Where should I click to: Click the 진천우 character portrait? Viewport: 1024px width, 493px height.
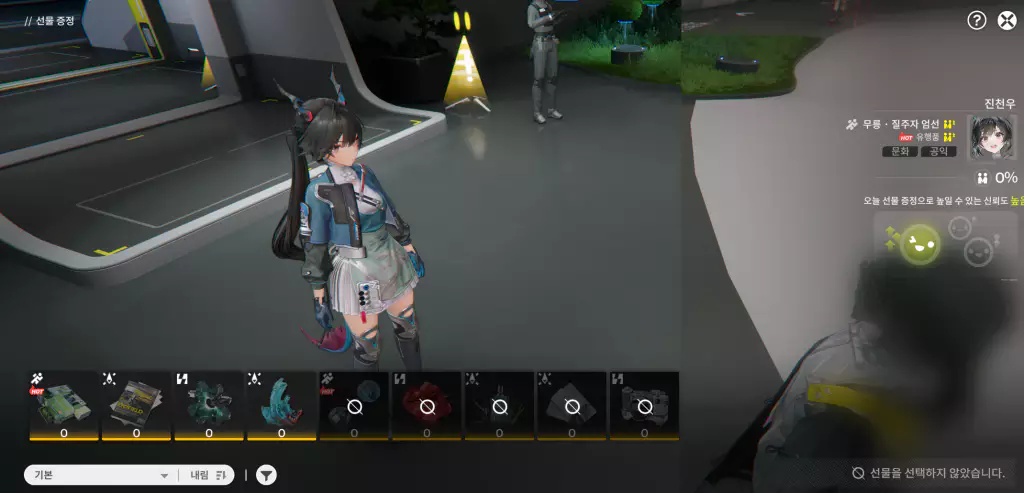tap(992, 138)
